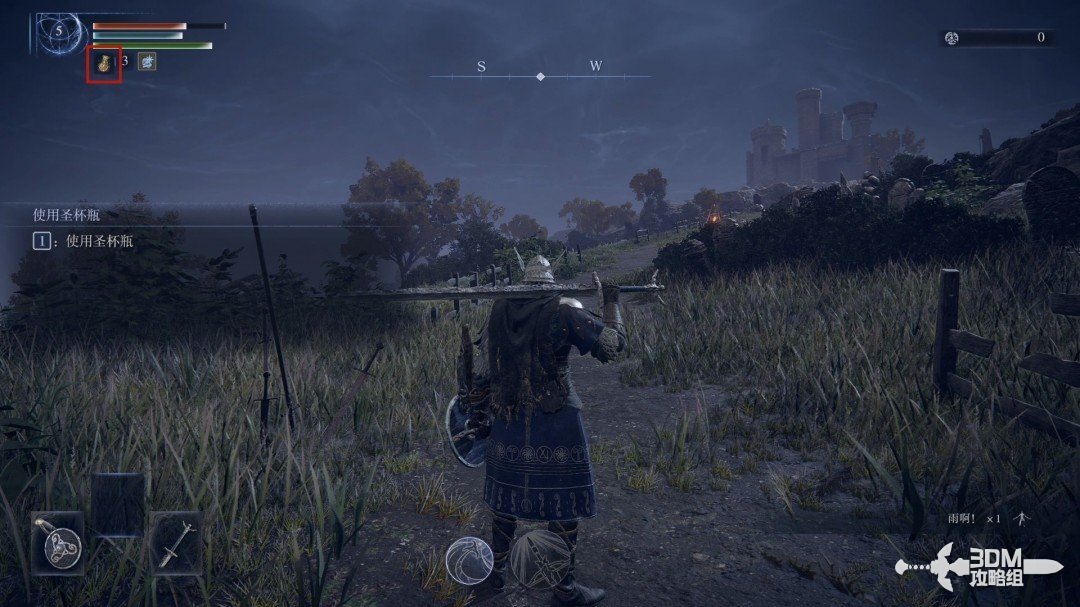Select the blue status effect icon
This screenshot has width=1080, height=607.
[147, 62]
